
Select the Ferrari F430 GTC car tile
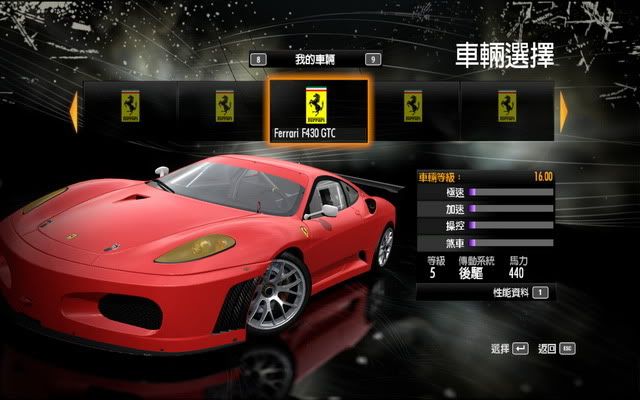tap(319, 111)
